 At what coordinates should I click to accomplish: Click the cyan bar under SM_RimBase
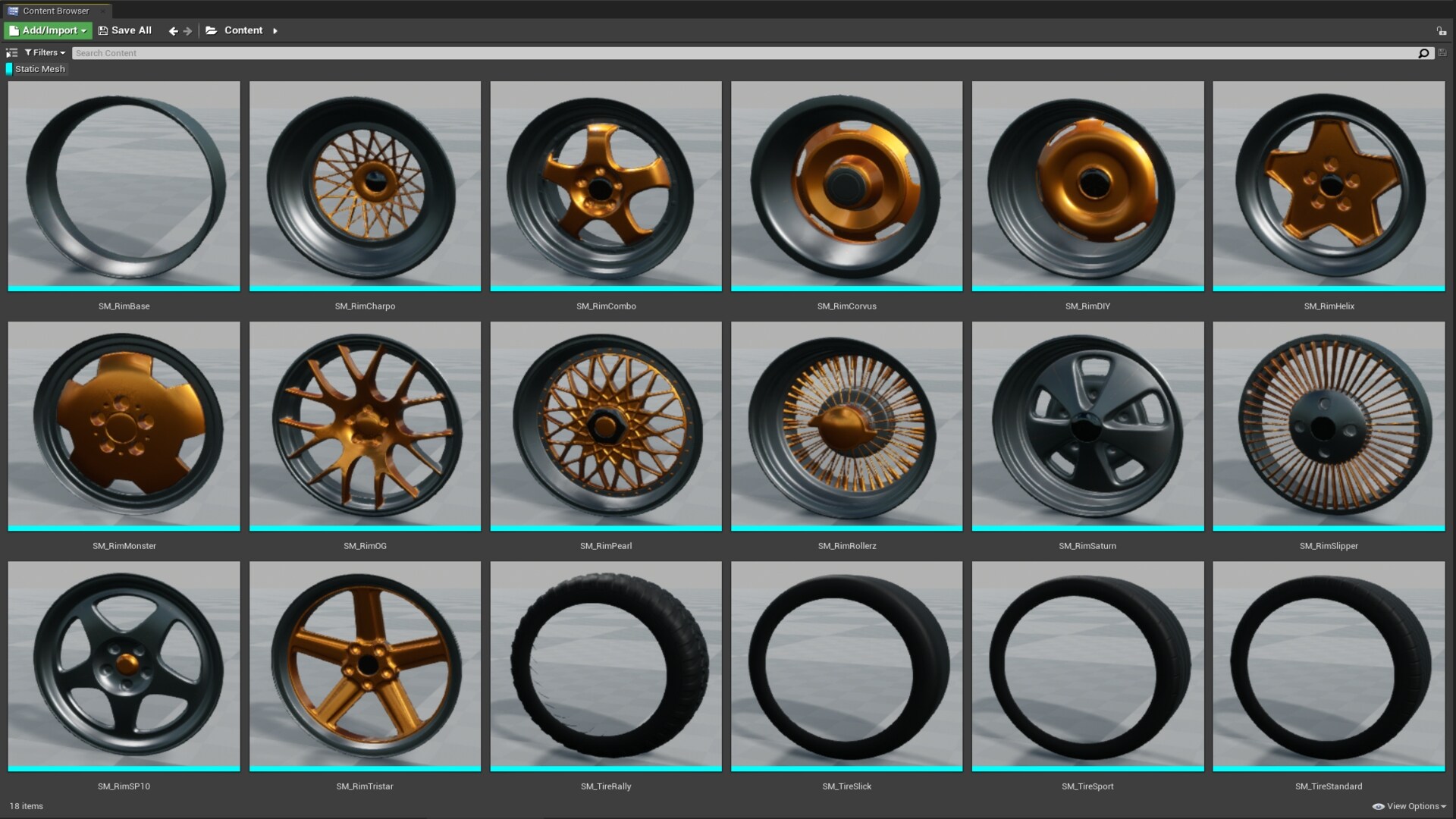pos(124,289)
